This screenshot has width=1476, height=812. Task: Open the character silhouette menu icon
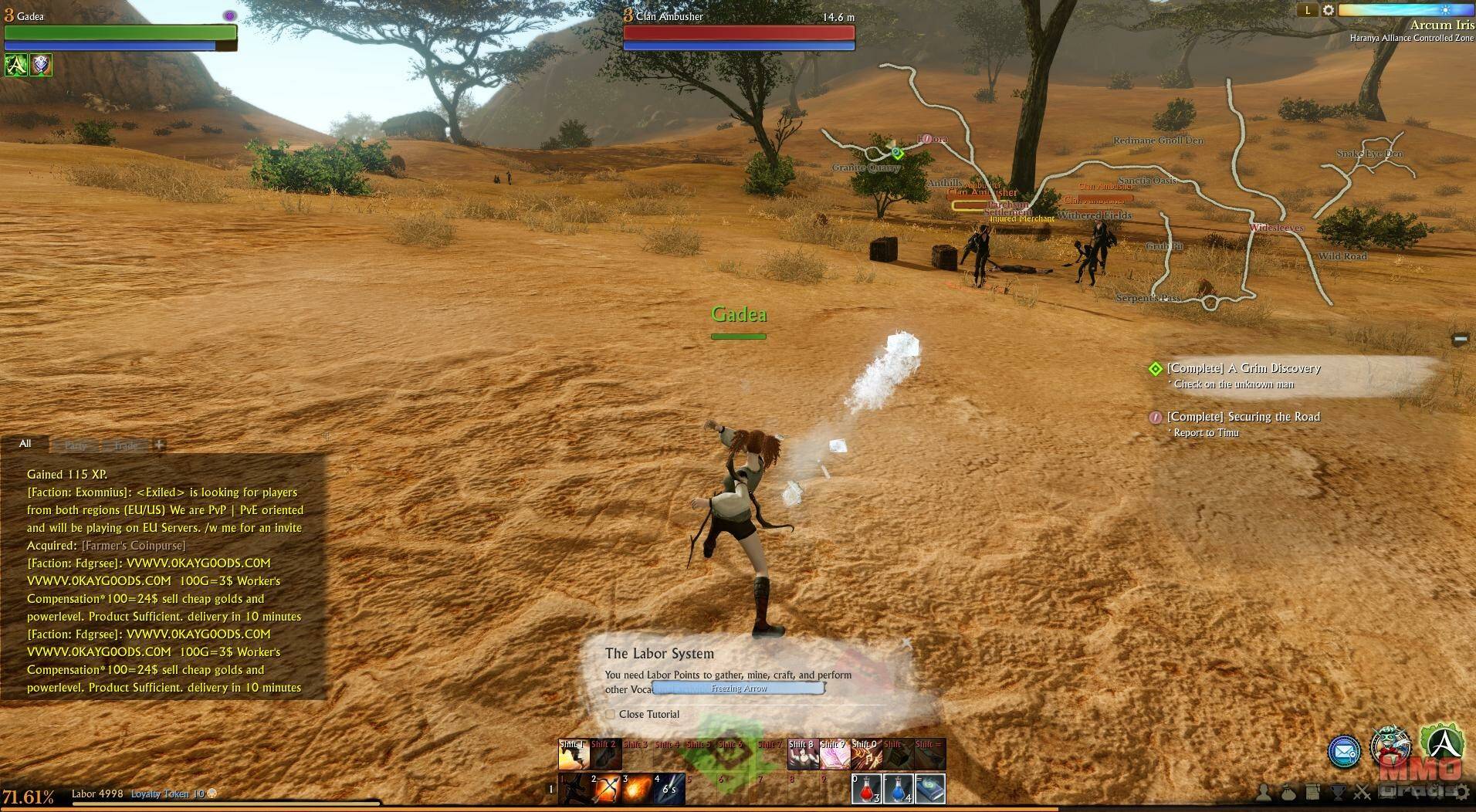(1264, 792)
